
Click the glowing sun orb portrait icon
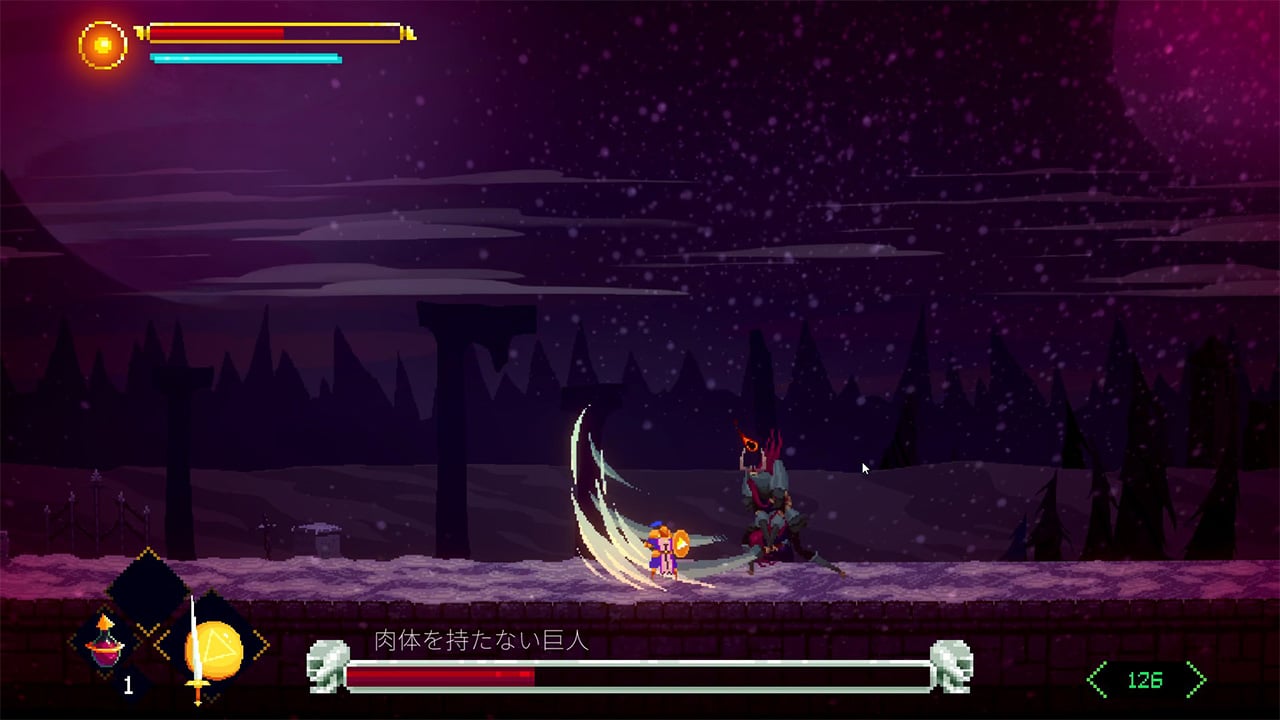103,44
